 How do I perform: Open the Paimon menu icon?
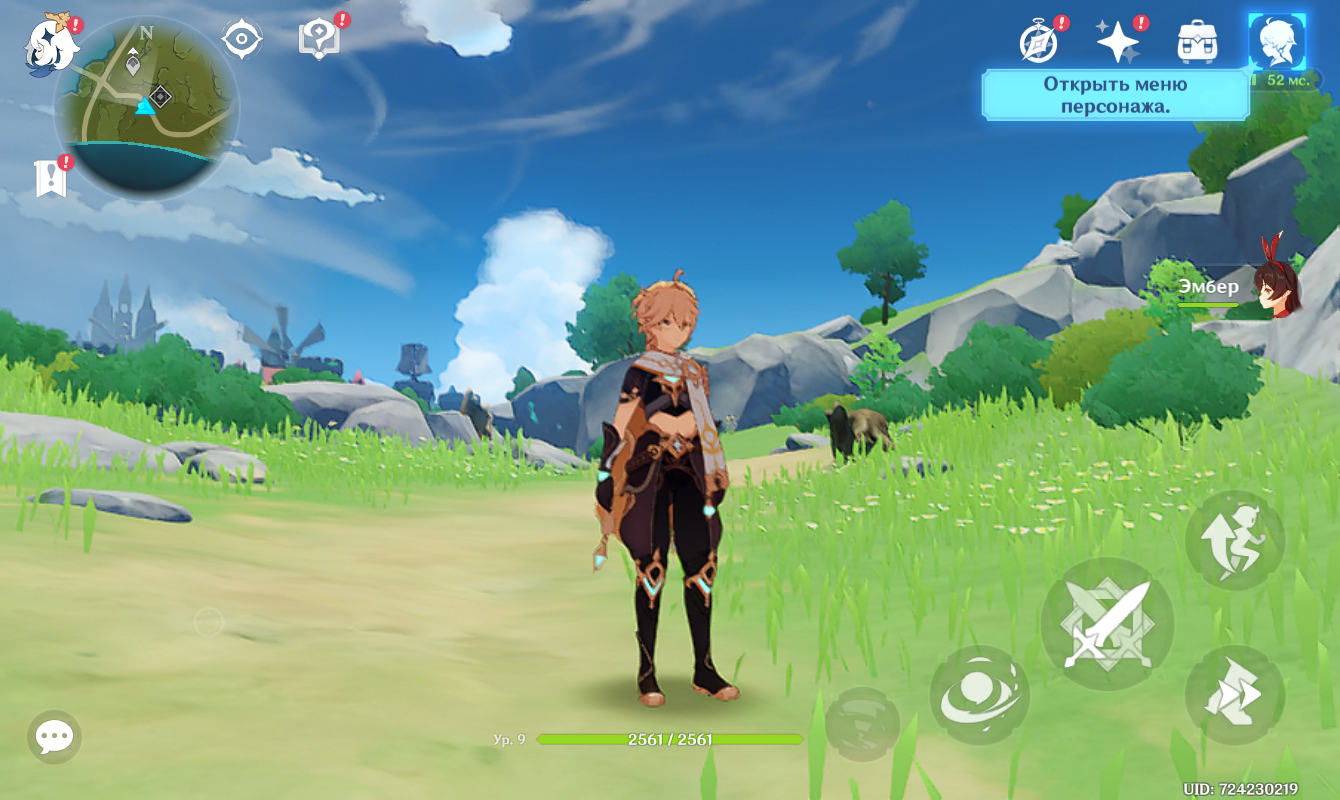click(50, 45)
